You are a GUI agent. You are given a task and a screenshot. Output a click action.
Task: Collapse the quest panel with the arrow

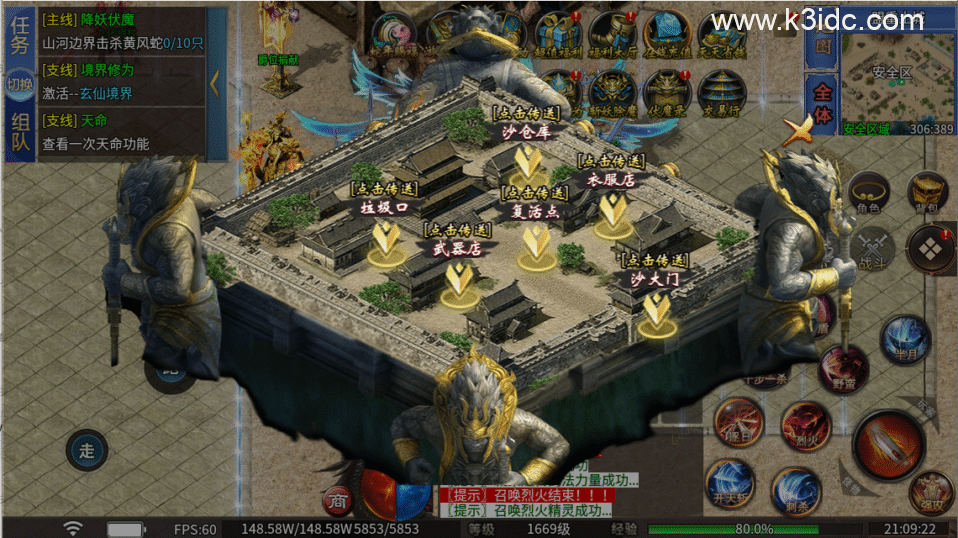pos(213,82)
